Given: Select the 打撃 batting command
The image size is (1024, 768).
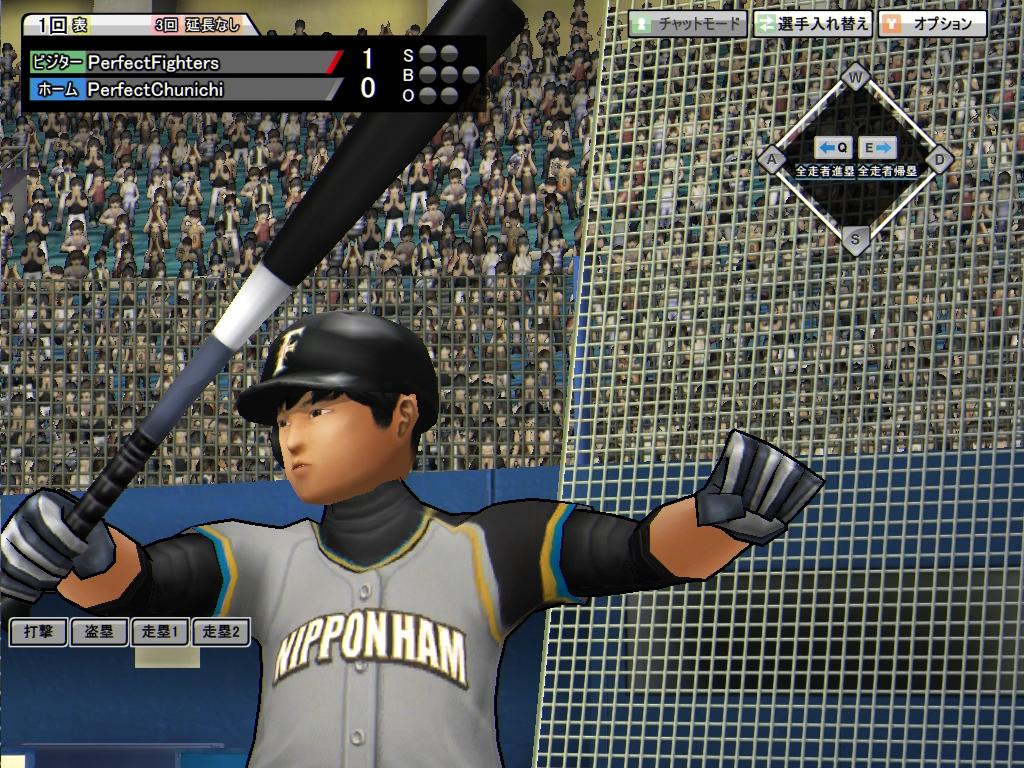Looking at the screenshot, I should [x=39, y=632].
